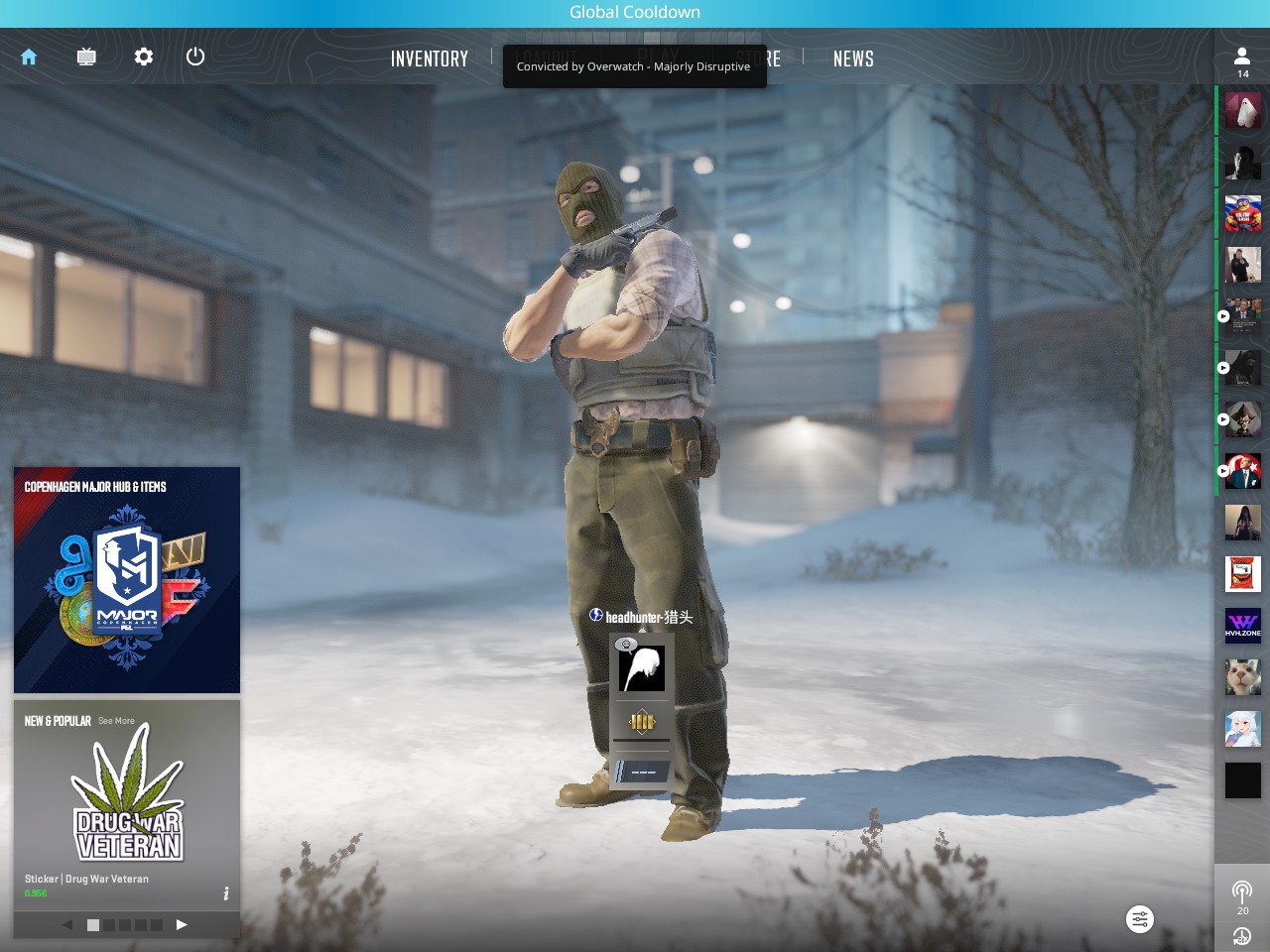Open game settings with the gear icon
This screenshot has width=1270, height=952.
143,57
